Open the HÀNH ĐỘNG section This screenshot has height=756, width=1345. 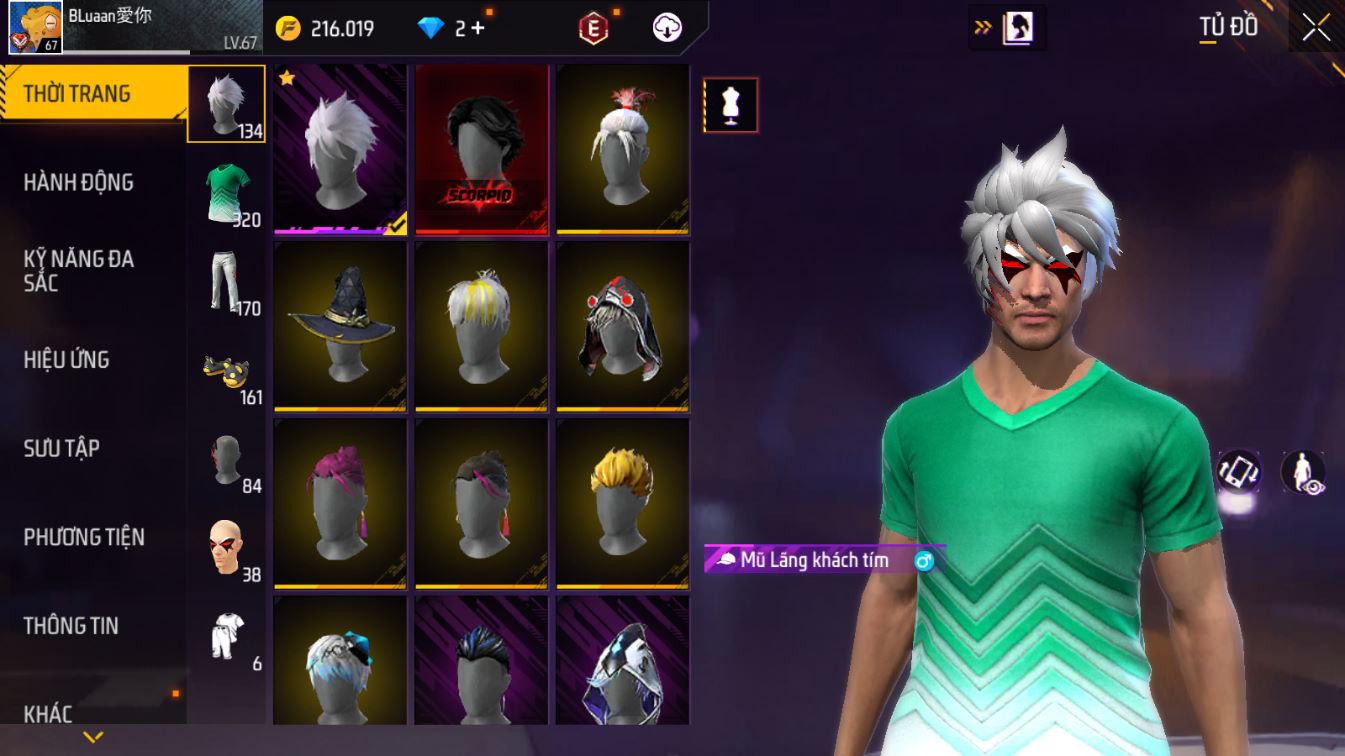(x=79, y=182)
